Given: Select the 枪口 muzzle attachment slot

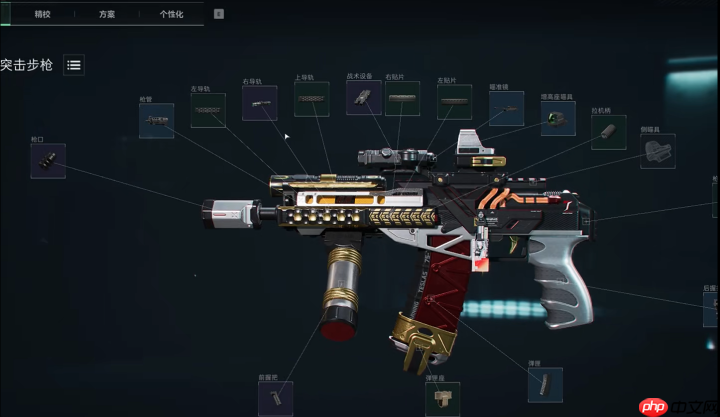Looking at the screenshot, I should [x=48, y=161].
